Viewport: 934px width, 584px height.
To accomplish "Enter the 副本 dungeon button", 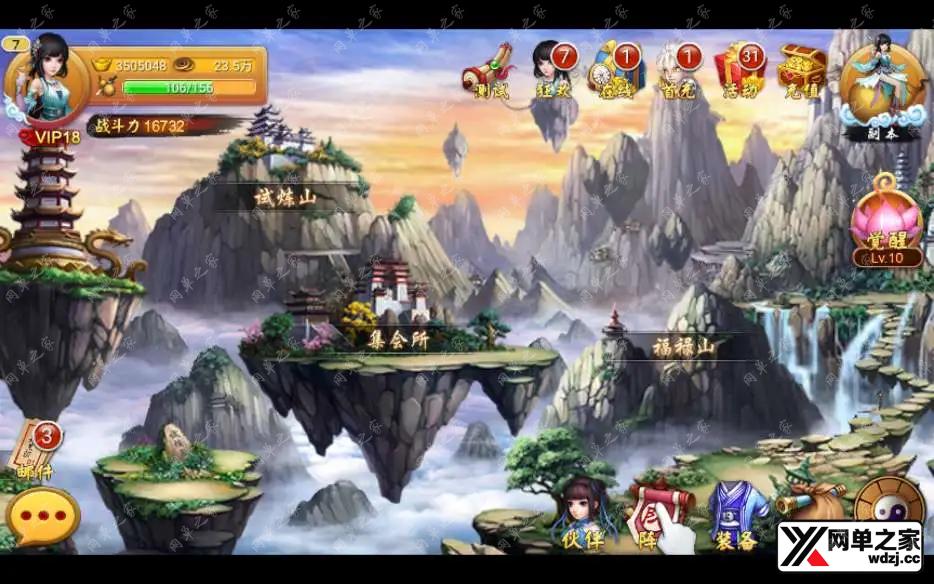I will (x=881, y=88).
